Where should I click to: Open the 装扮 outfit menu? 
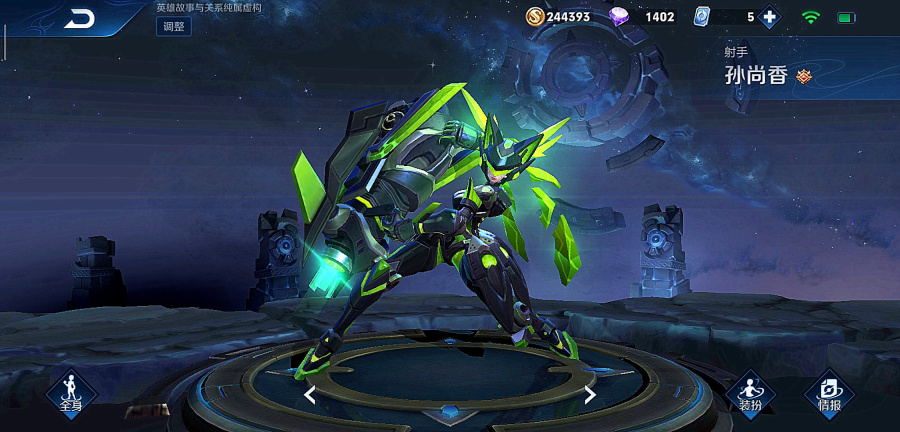click(750, 392)
